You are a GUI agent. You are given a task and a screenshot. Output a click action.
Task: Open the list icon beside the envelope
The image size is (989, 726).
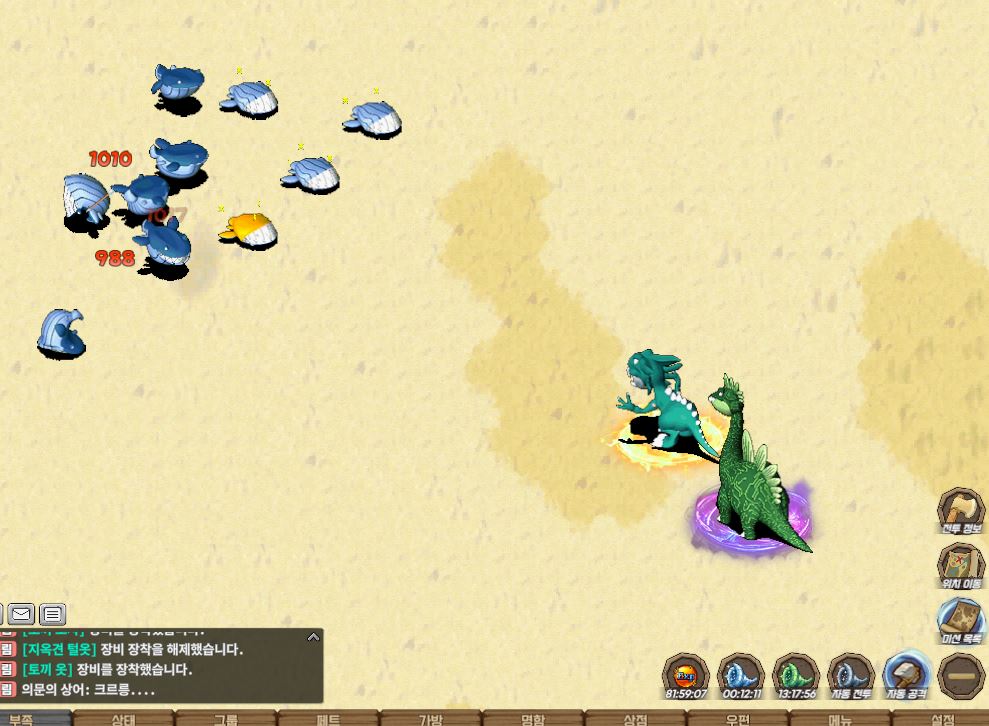53,613
